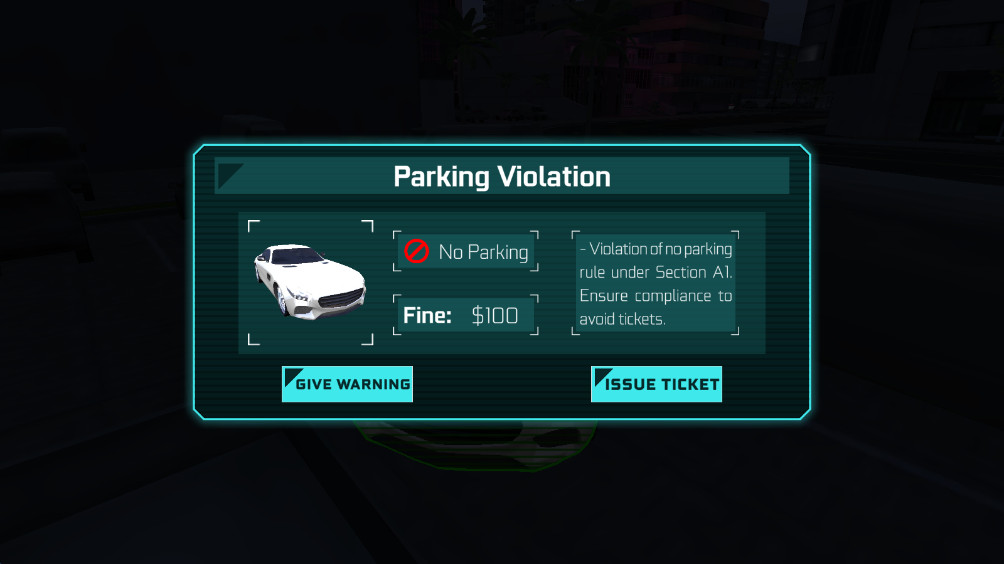Choose the Give Warning button
1004x564 pixels.
(x=347, y=384)
